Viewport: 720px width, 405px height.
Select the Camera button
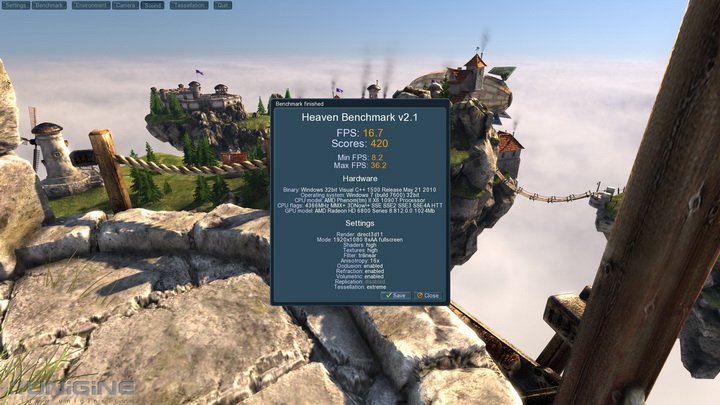(125, 5)
